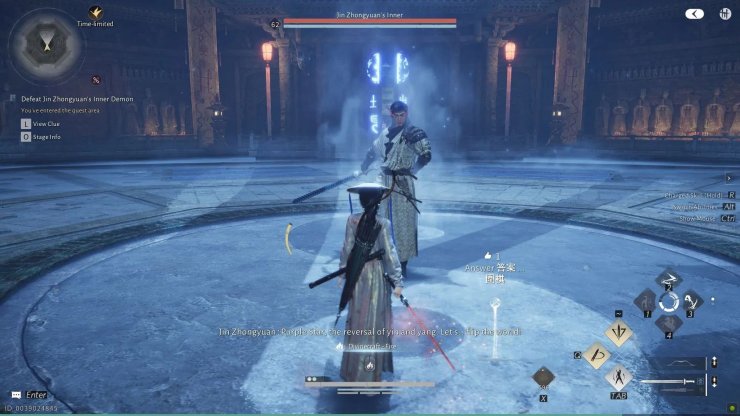Viewport: 740px width, 416px height.
Task: Select the Time-limited event icon
Action: click(96, 11)
